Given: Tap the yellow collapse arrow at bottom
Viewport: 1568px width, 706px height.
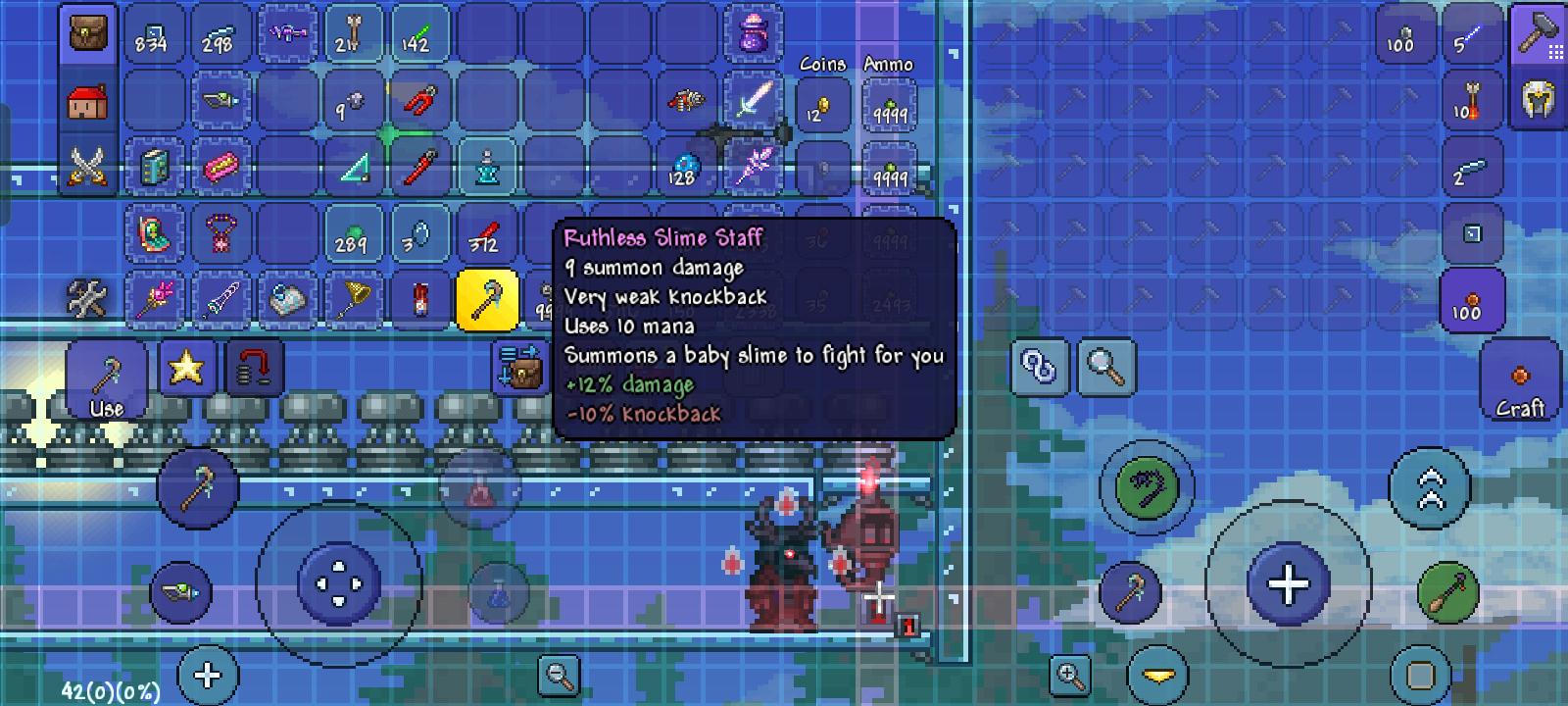Looking at the screenshot, I should [1156, 674].
